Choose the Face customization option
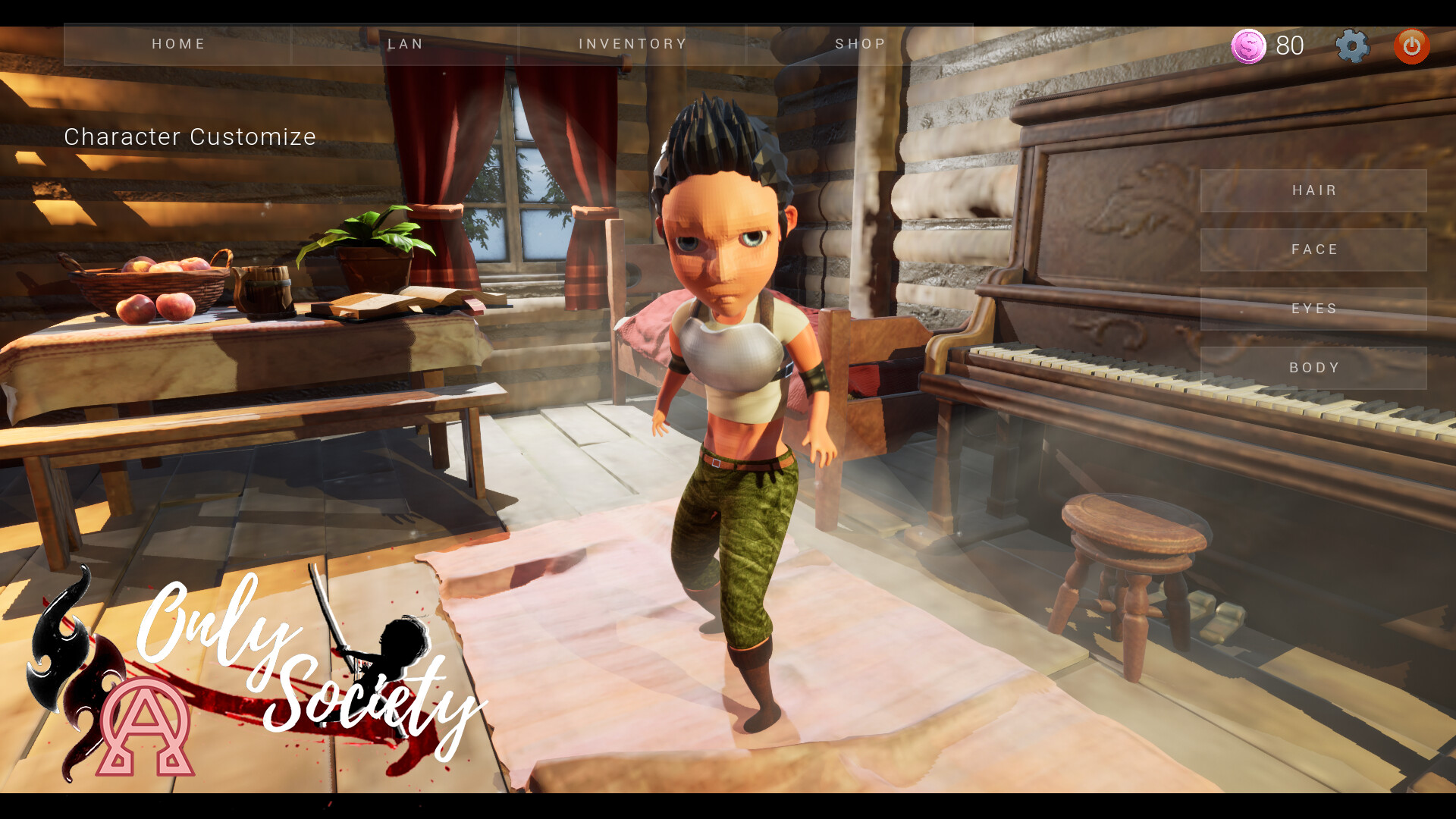The height and width of the screenshot is (819, 1456). 1313,249
